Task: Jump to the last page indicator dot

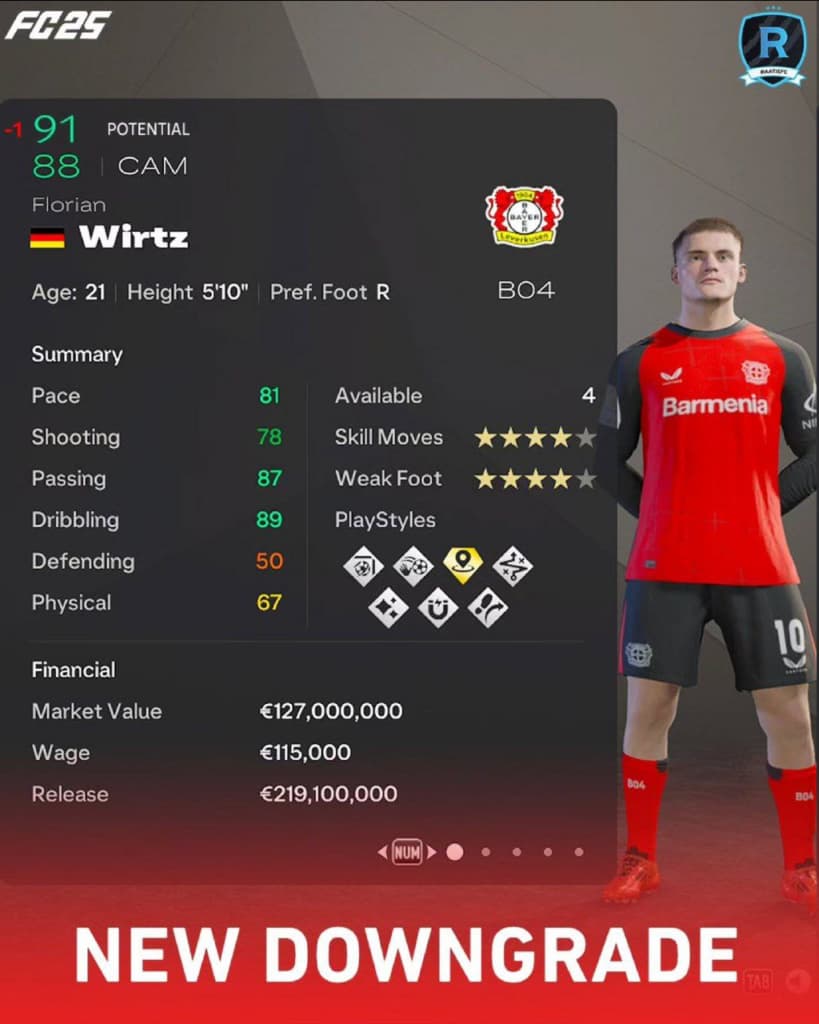Action: pyautogui.click(x=579, y=852)
